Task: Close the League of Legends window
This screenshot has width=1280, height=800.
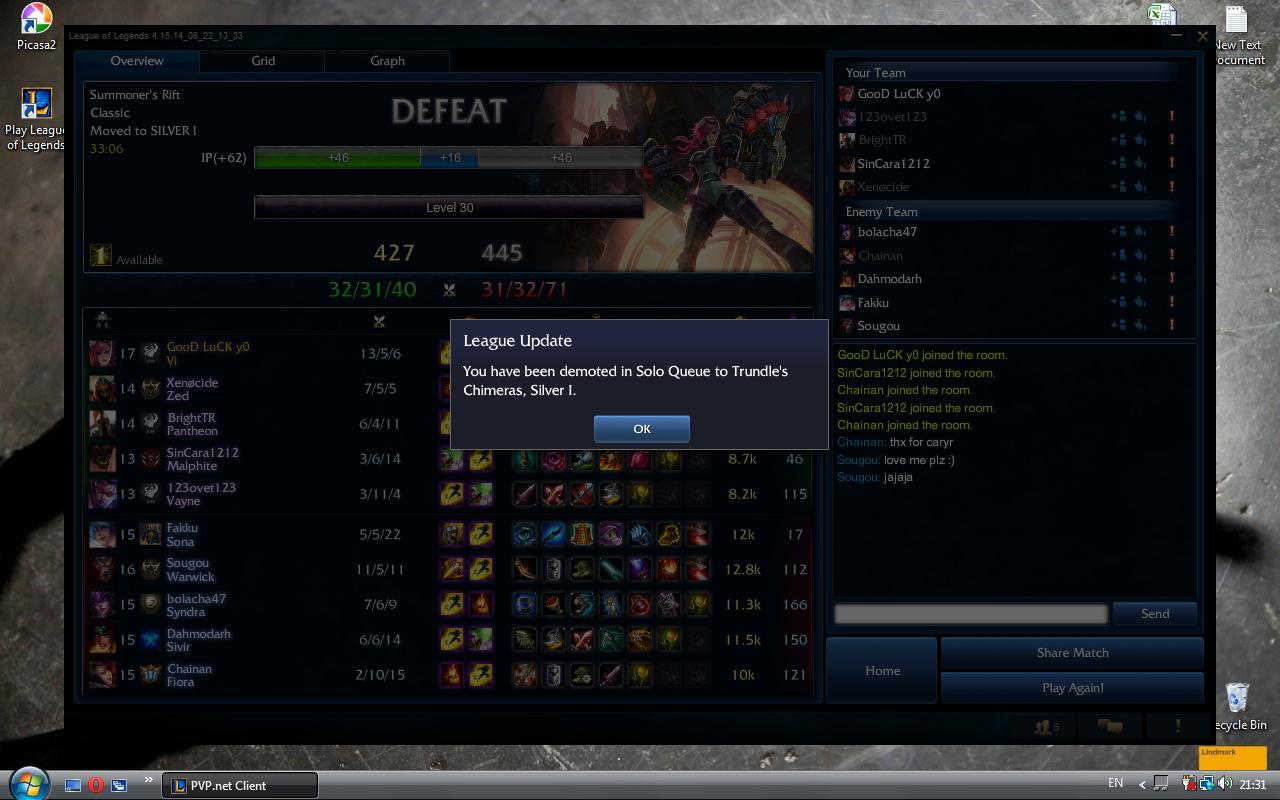Action: point(1202,36)
